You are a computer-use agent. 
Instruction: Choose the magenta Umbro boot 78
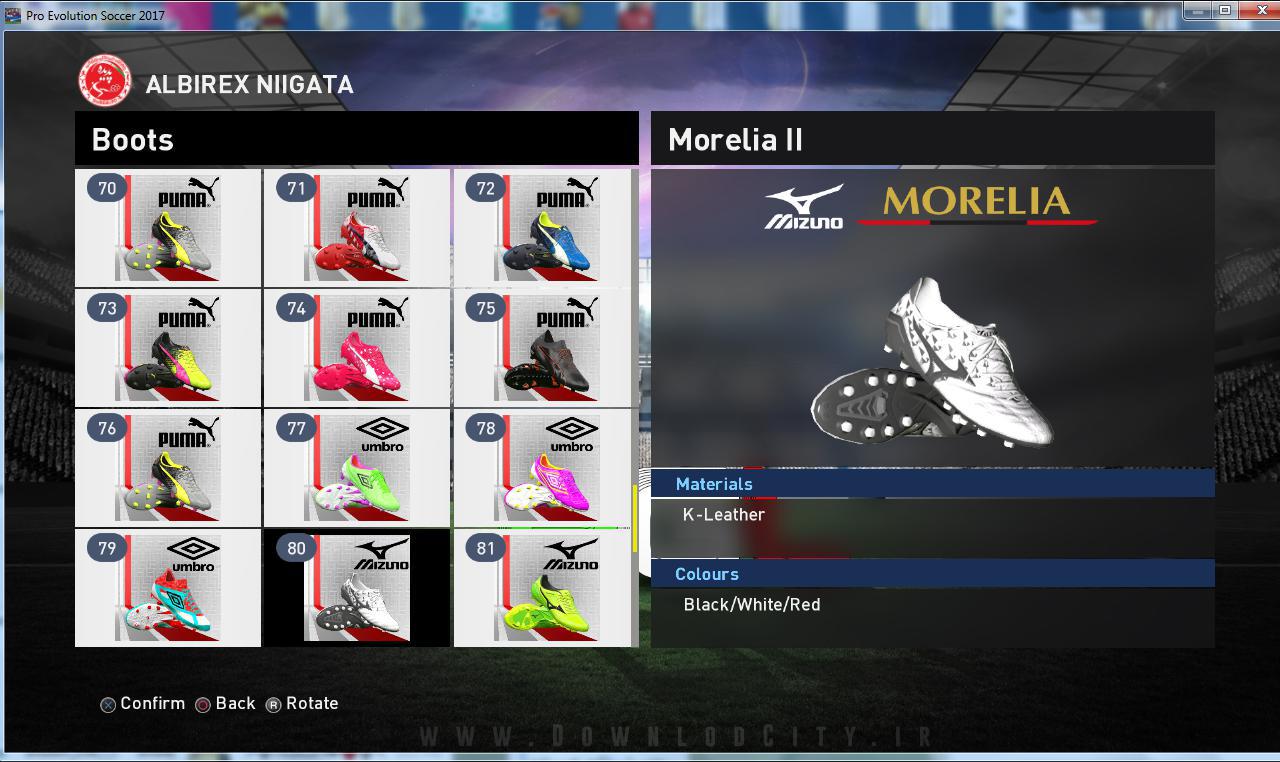click(546, 467)
